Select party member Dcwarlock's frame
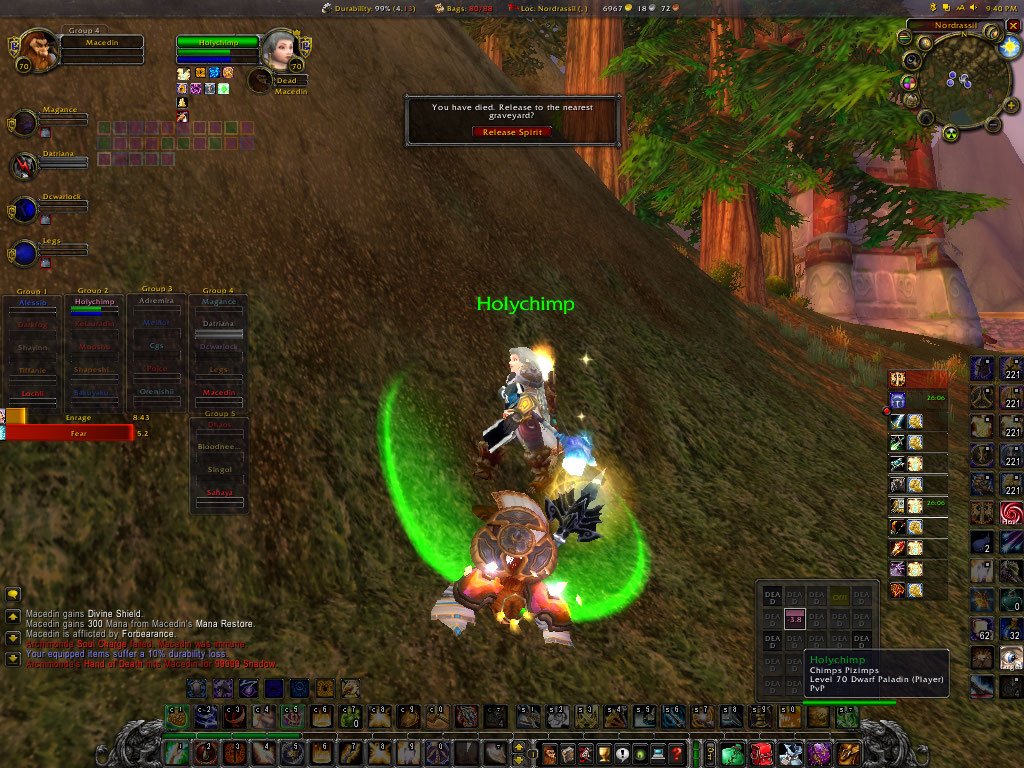This screenshot has width=1024, height=768. click(24, 209)
